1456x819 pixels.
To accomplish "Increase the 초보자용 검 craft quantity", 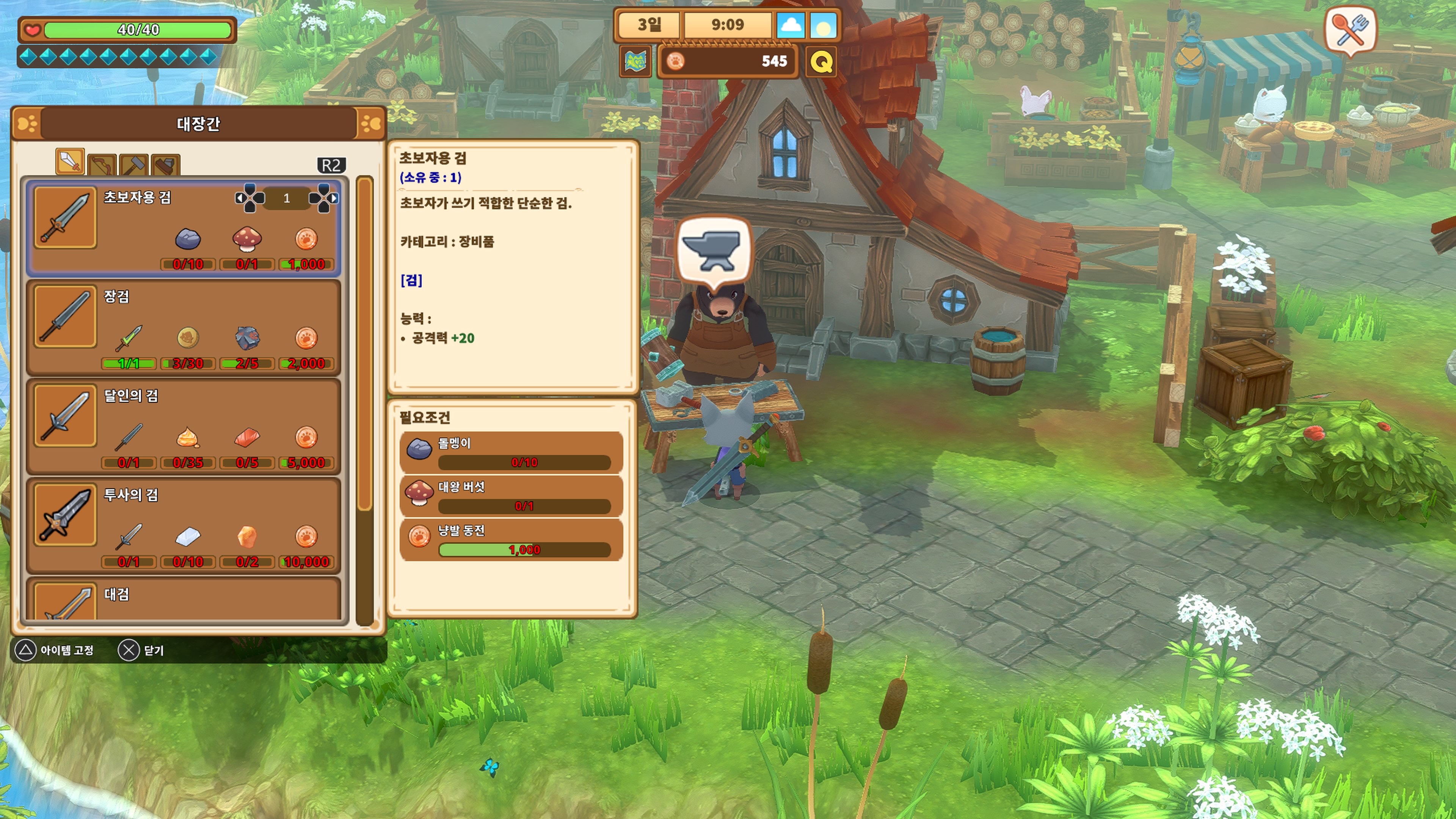I will tap(324, 198).
